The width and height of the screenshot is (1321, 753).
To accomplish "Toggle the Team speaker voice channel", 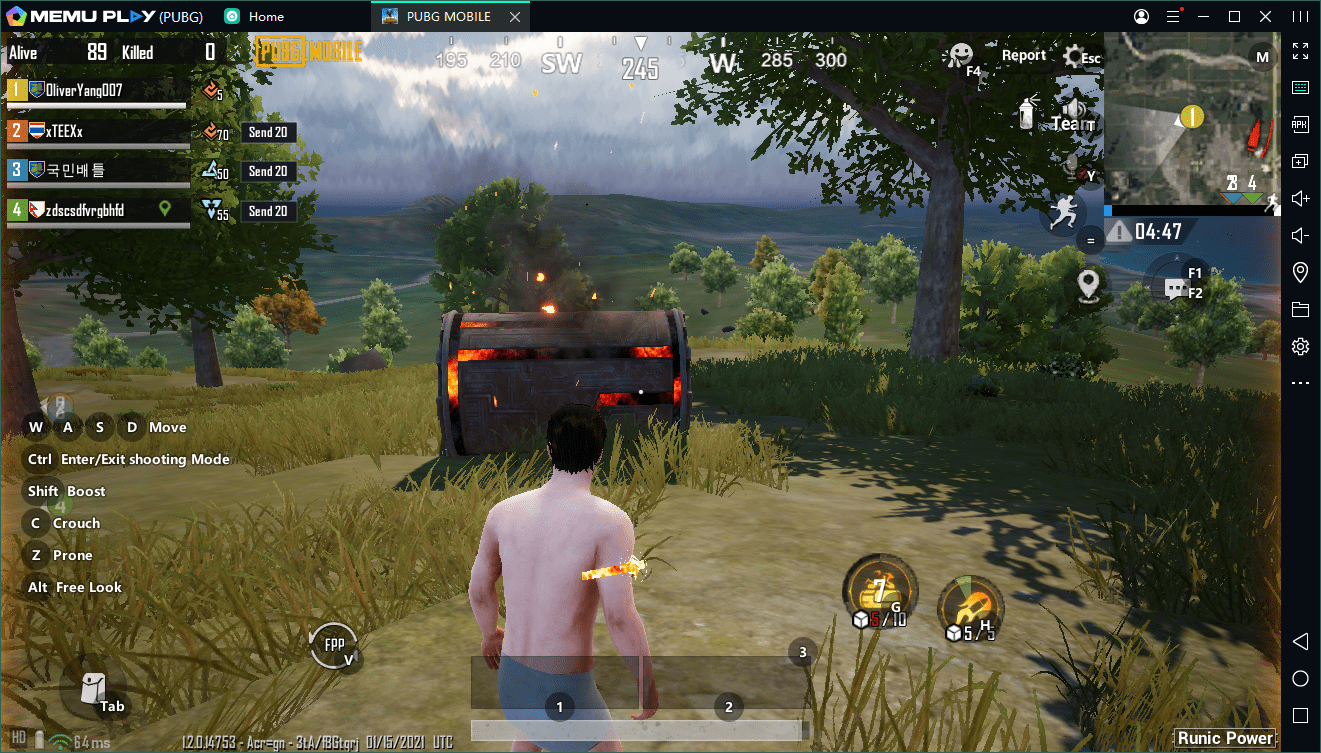I will [1074, 114].
